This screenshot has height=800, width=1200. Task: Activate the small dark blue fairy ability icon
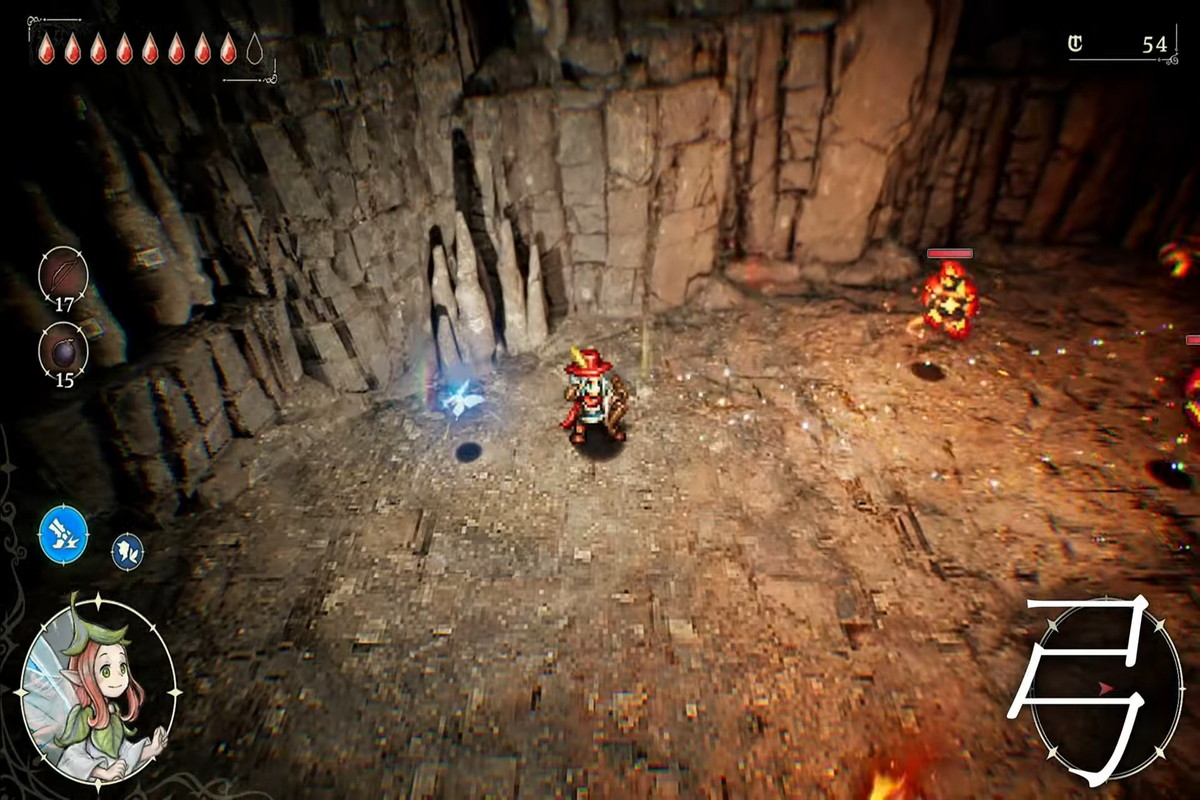(127, 551)
